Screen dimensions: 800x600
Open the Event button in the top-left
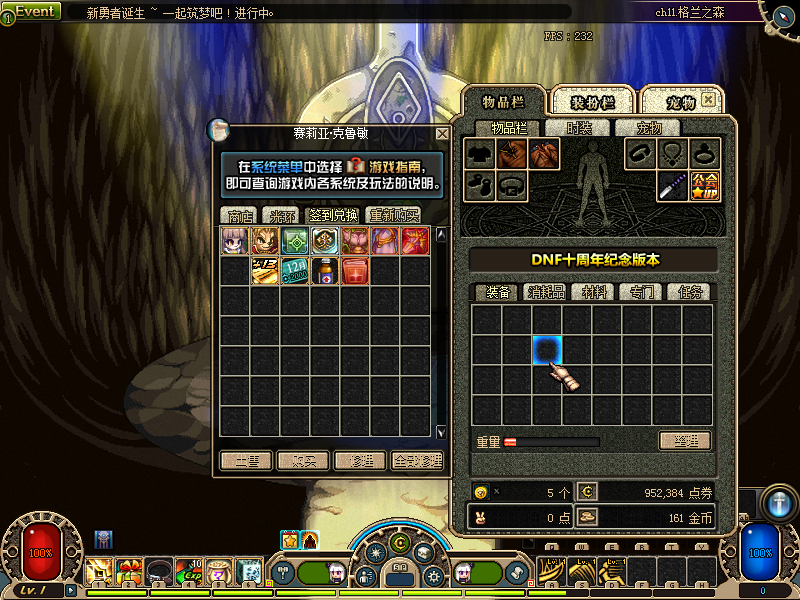(34, 11)
